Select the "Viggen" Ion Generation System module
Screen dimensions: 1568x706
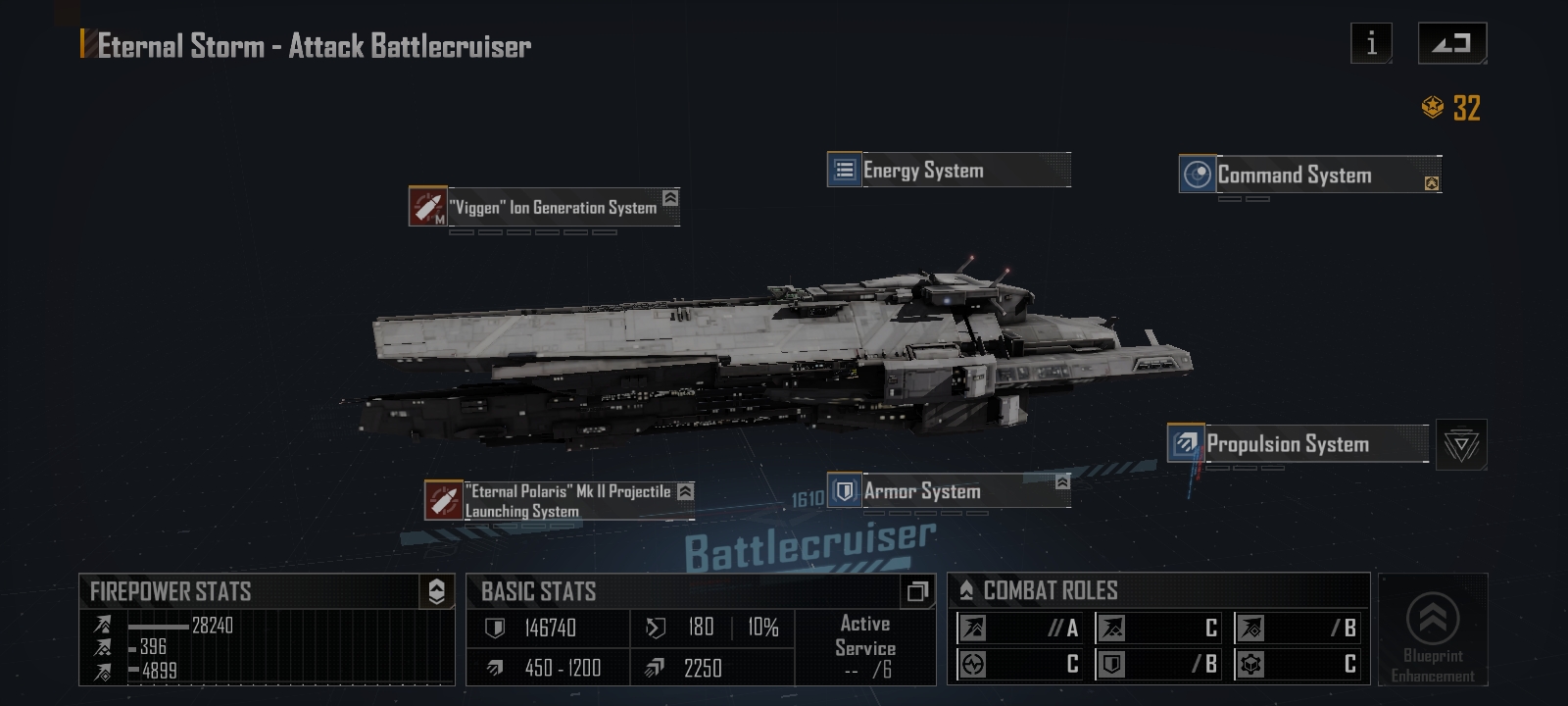tap(544, 207)
